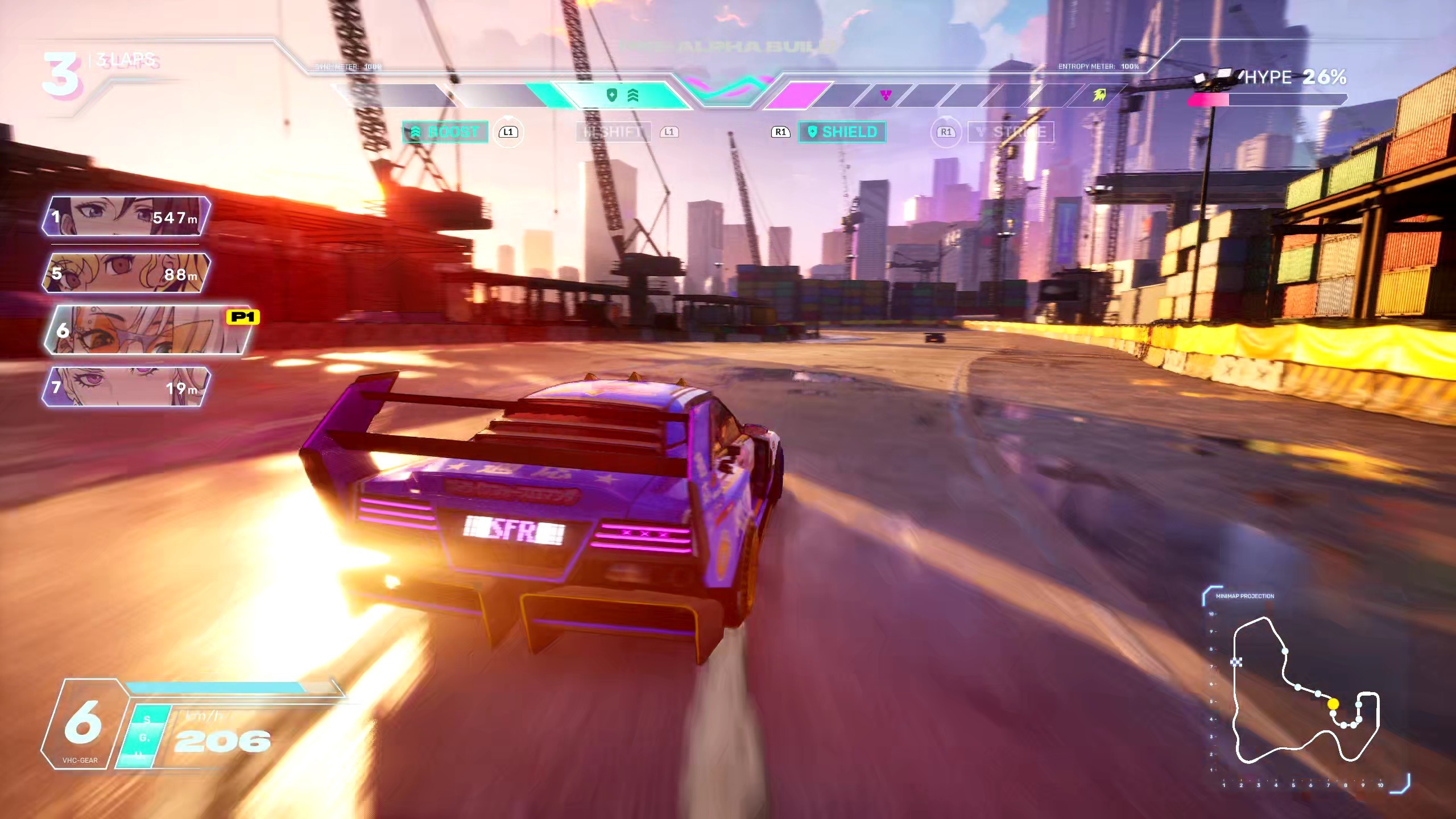The width and height of the screenshot is (1456, 819).
Task: Trigger the SHIELD ability label
Action: click(842, 132)
